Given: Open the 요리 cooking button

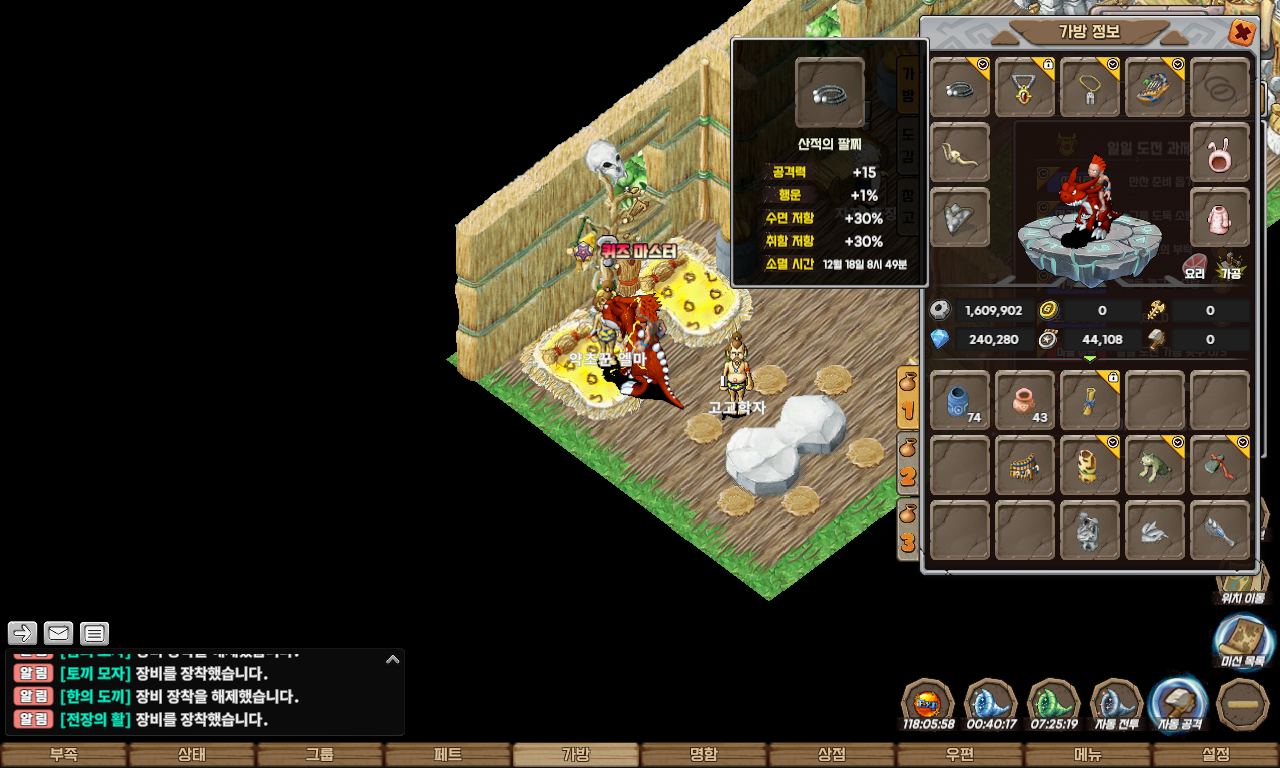Looking at the screenshot, I should [x=1195, y=267].
